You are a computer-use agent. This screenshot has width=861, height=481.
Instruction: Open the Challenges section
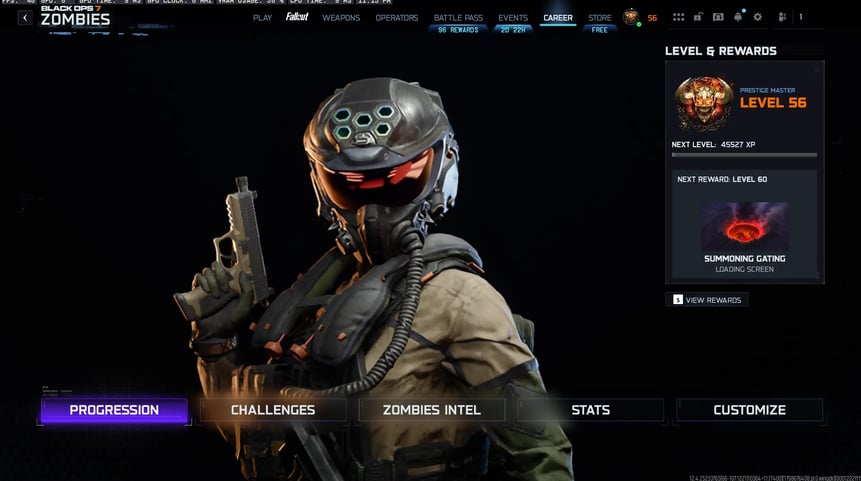(x=273, y=410)
